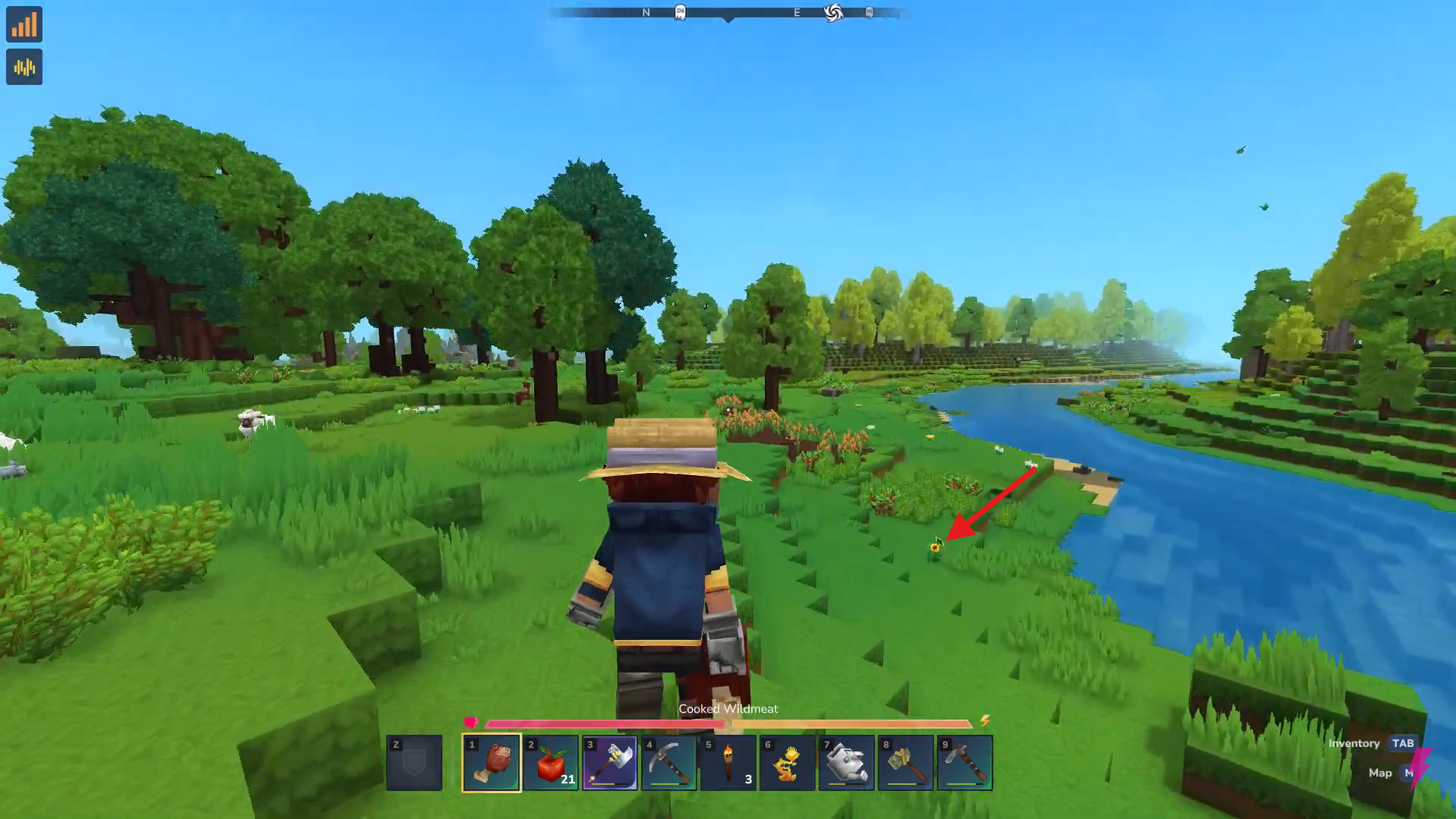Viewport: 1456px width, 819px height.
Task: Click the N direction on the compass bar
Action: [x=646, y=12]
